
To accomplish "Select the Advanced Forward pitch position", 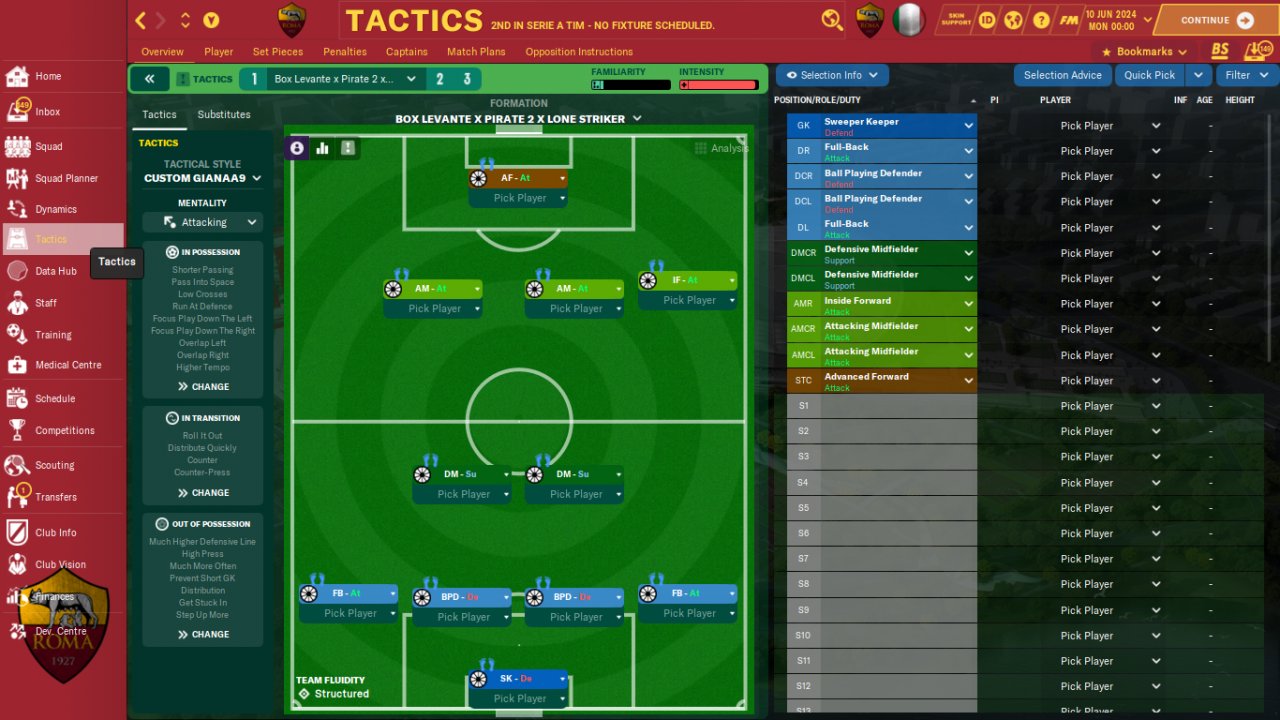I will [x=518, y=178].
